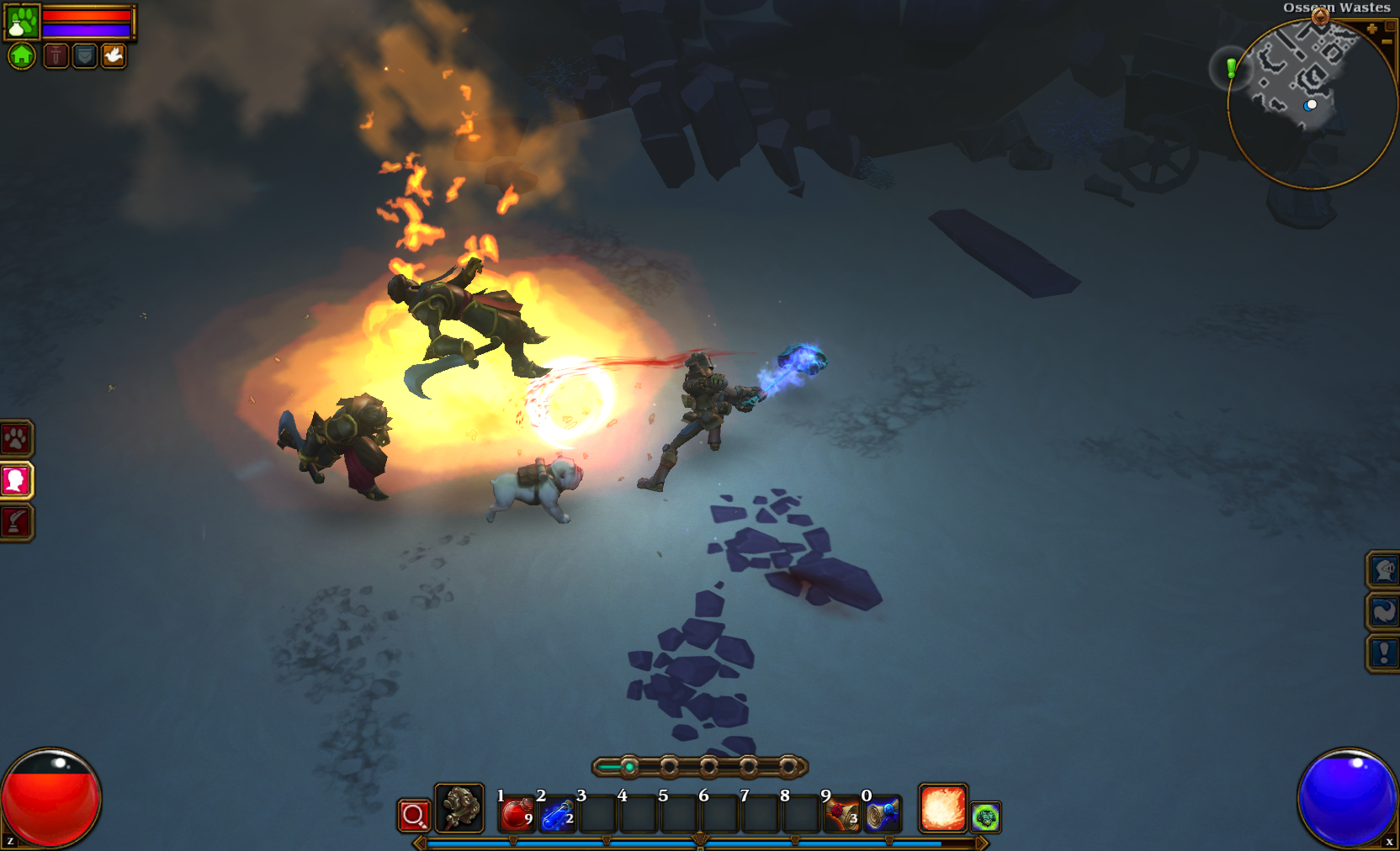Use the blue-sealed scroll in slot 0
The height and width of the screenshot is (851, 1400).
pyautogui.click(x=883, y=815)
